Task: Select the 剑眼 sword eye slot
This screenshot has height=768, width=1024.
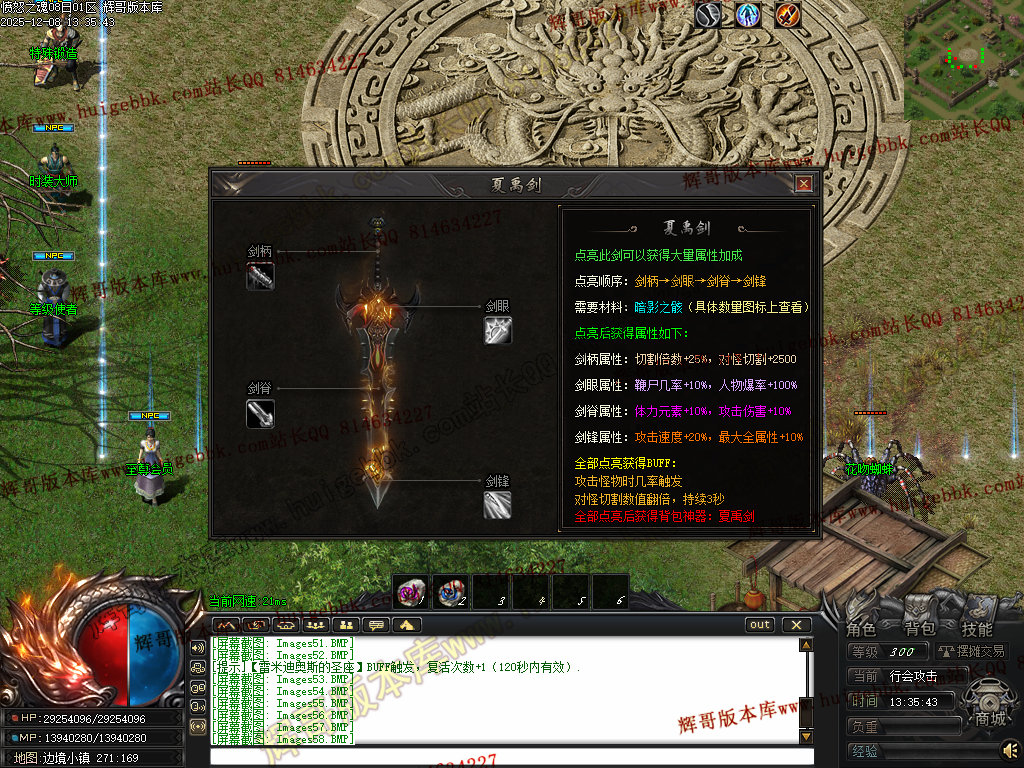Action: pos(498,330)
